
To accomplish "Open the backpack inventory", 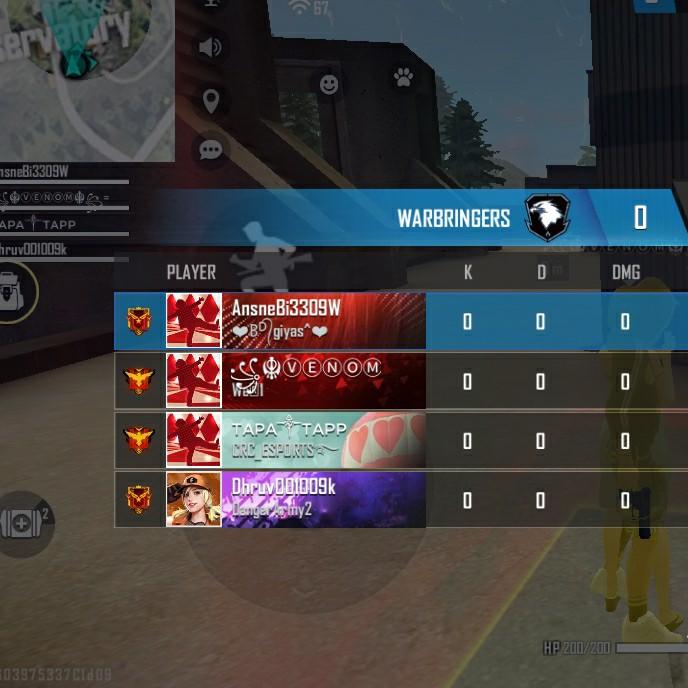I will (x=15, y=291).
